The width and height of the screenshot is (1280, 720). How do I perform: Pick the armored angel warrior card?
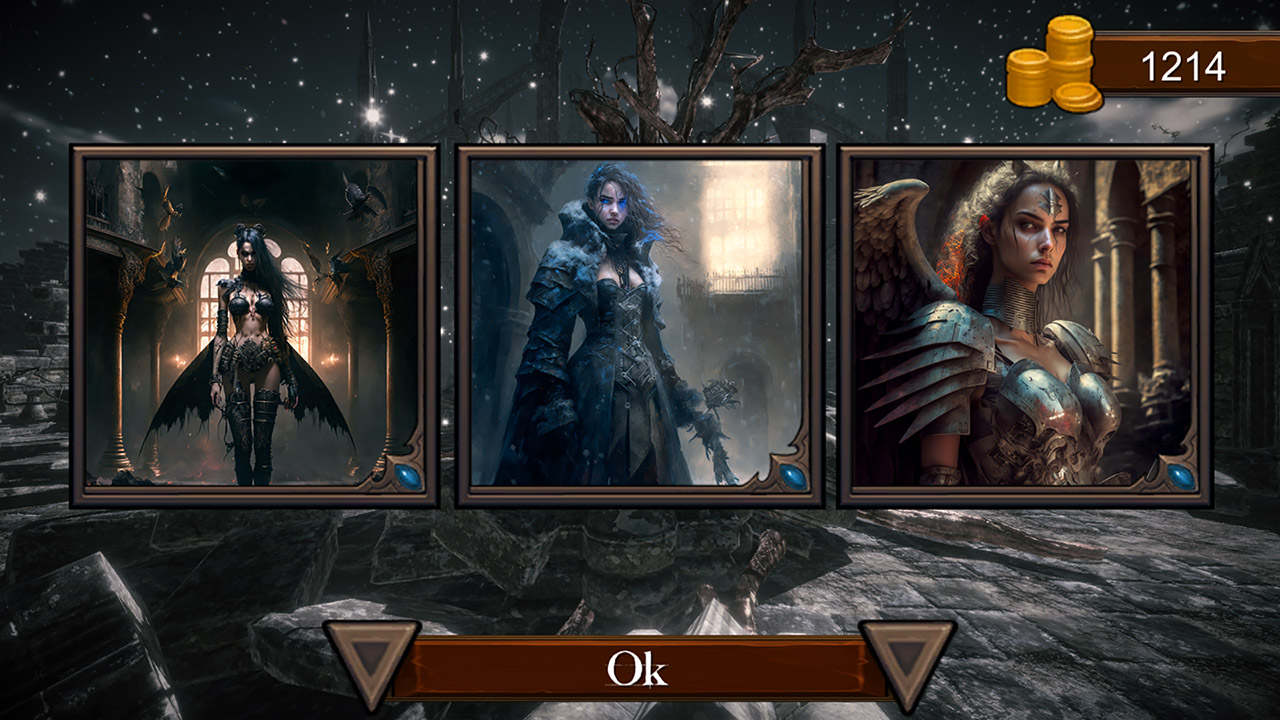pyautogui.click(x=1025, y=325)
